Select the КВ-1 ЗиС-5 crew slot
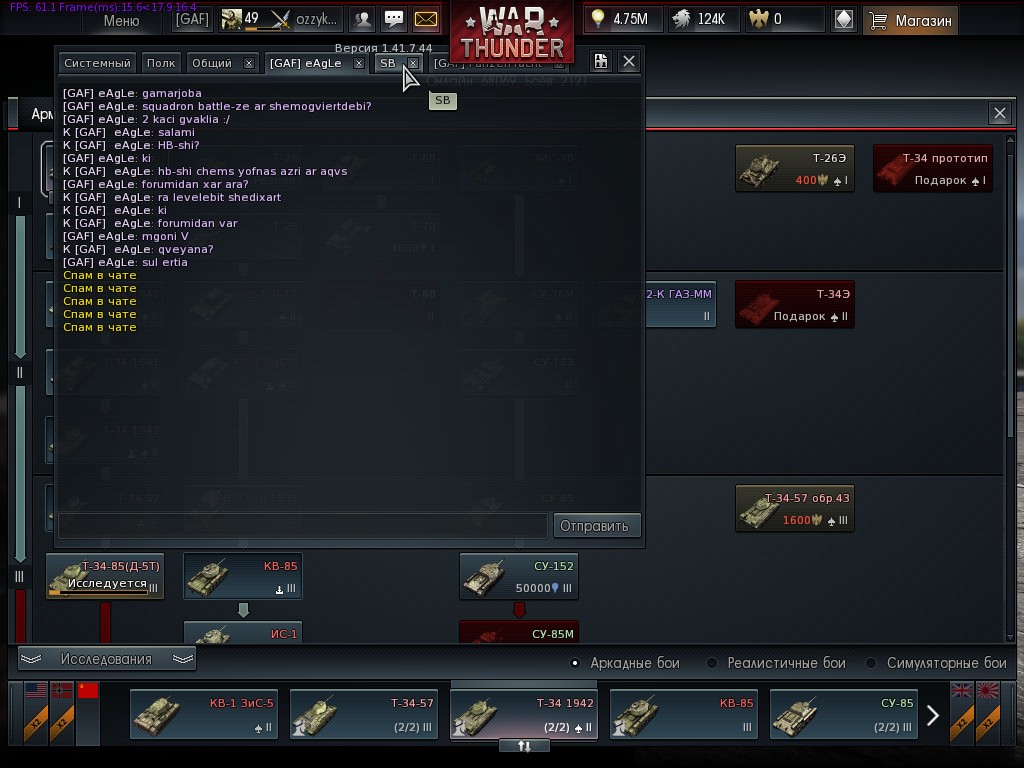Image resolution: width=1024 pixels, height=768 pixels. click(x=204, y=714)
